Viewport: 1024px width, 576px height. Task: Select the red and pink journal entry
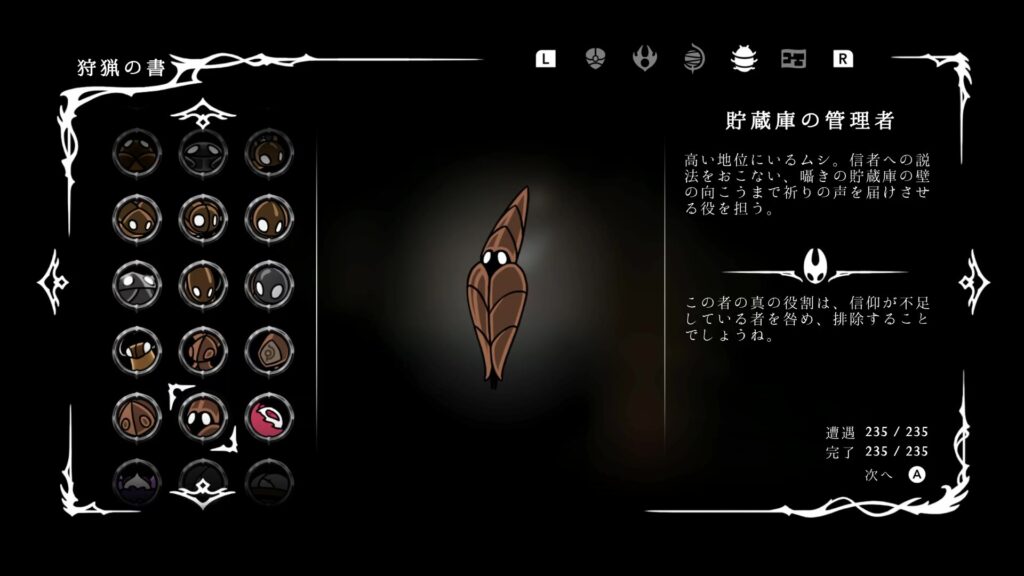tap(267, 415)
